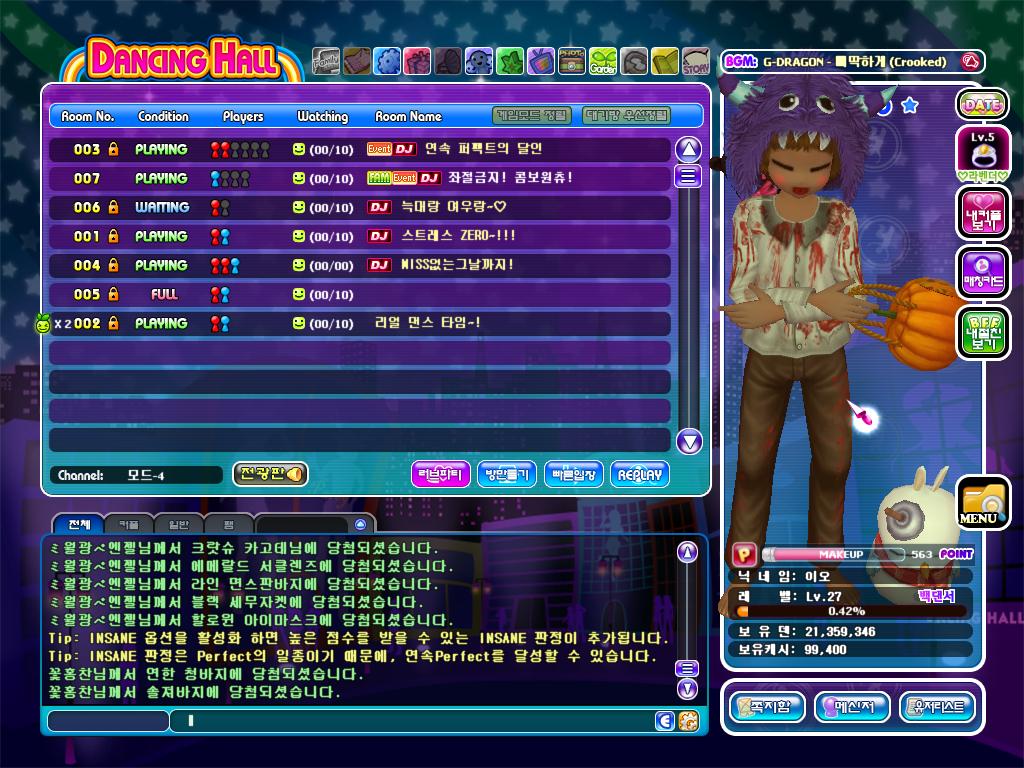Screen dimensions: 1024x768
Task: Open the STORY icon in toolbar
Action: [696, 62]
